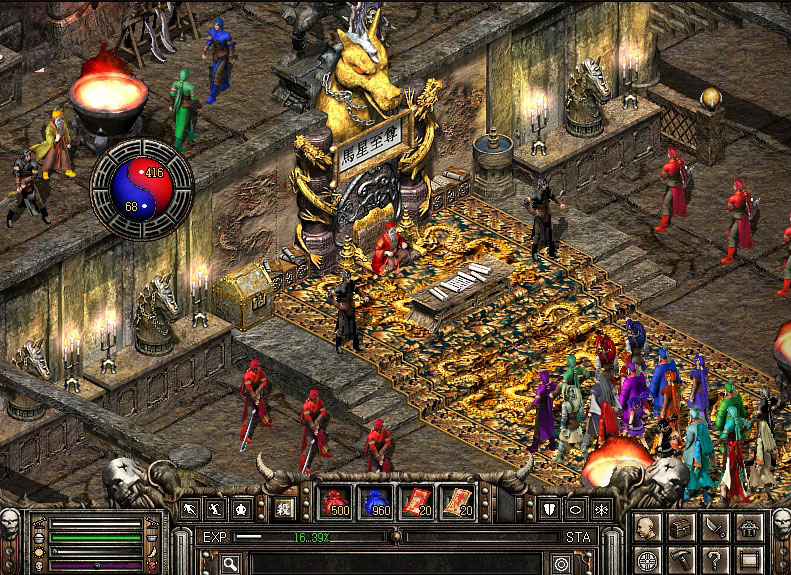This screenshot has width=791, height=575.
Task: Switch to the running figure mode
Action: (215, 509)
